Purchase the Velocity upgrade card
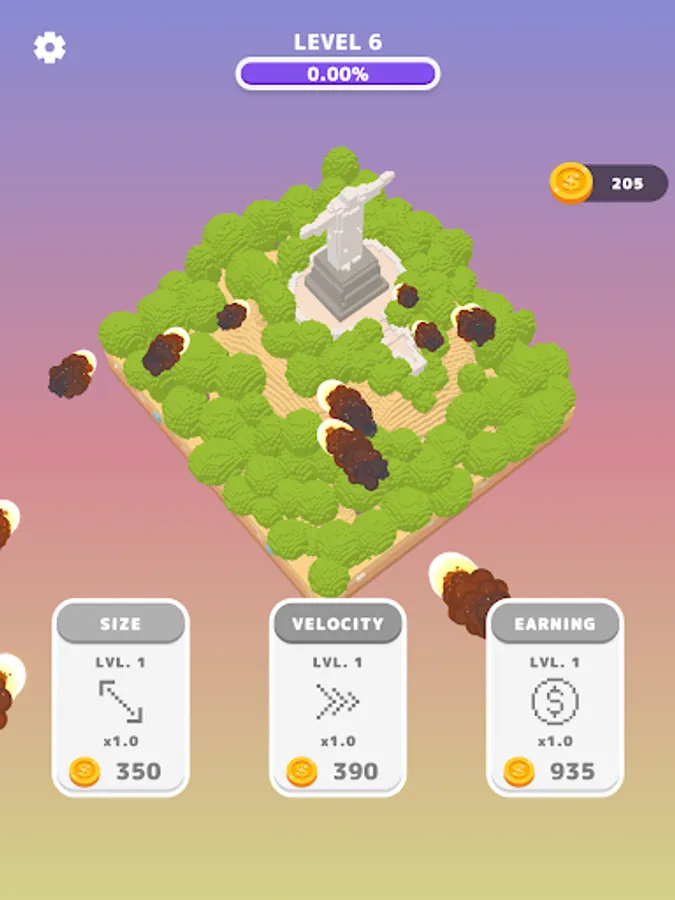Screen dimensions: 675x900 tap(337, 697)
